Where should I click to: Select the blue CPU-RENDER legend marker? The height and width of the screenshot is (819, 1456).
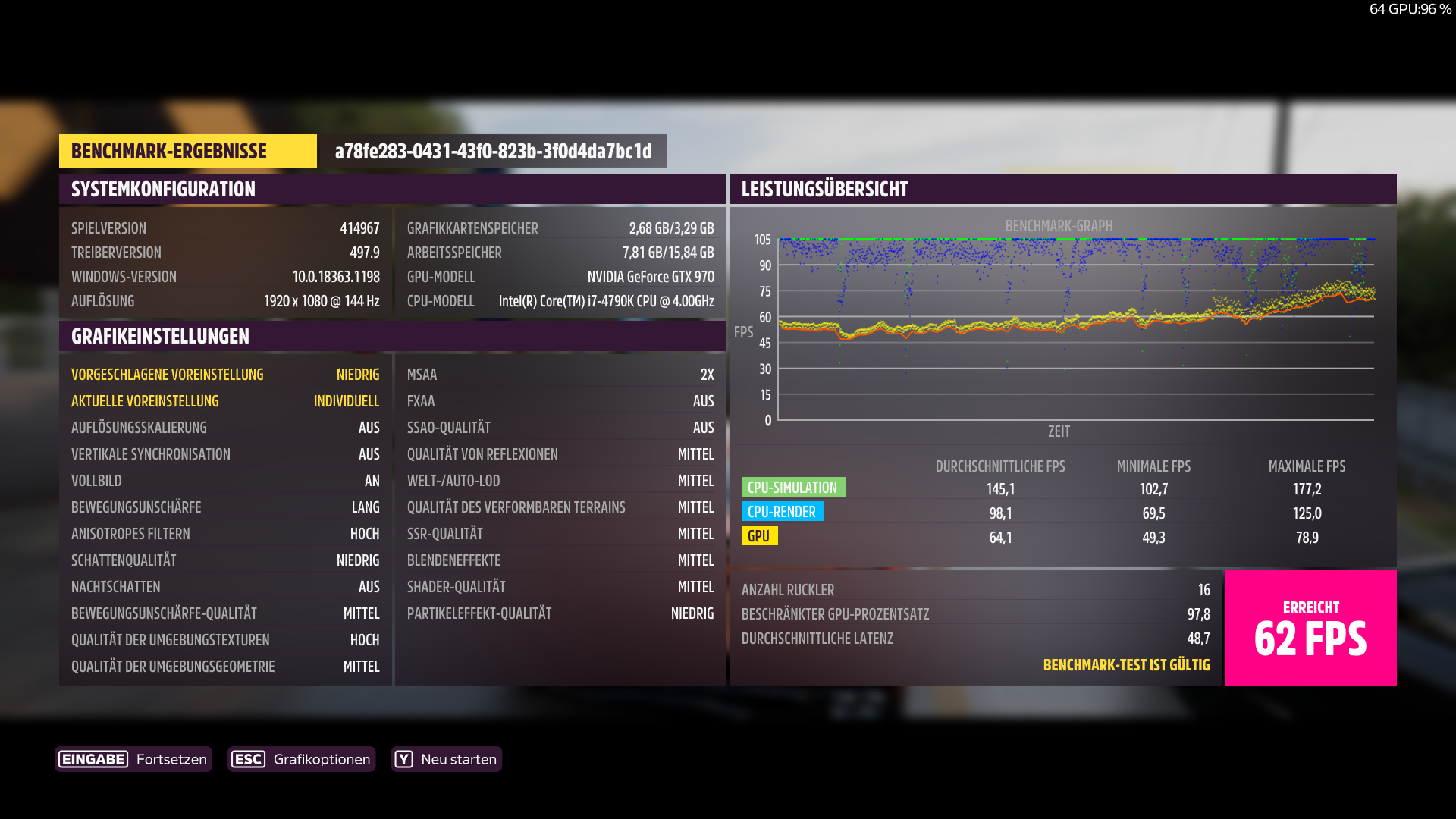(783, 512)
